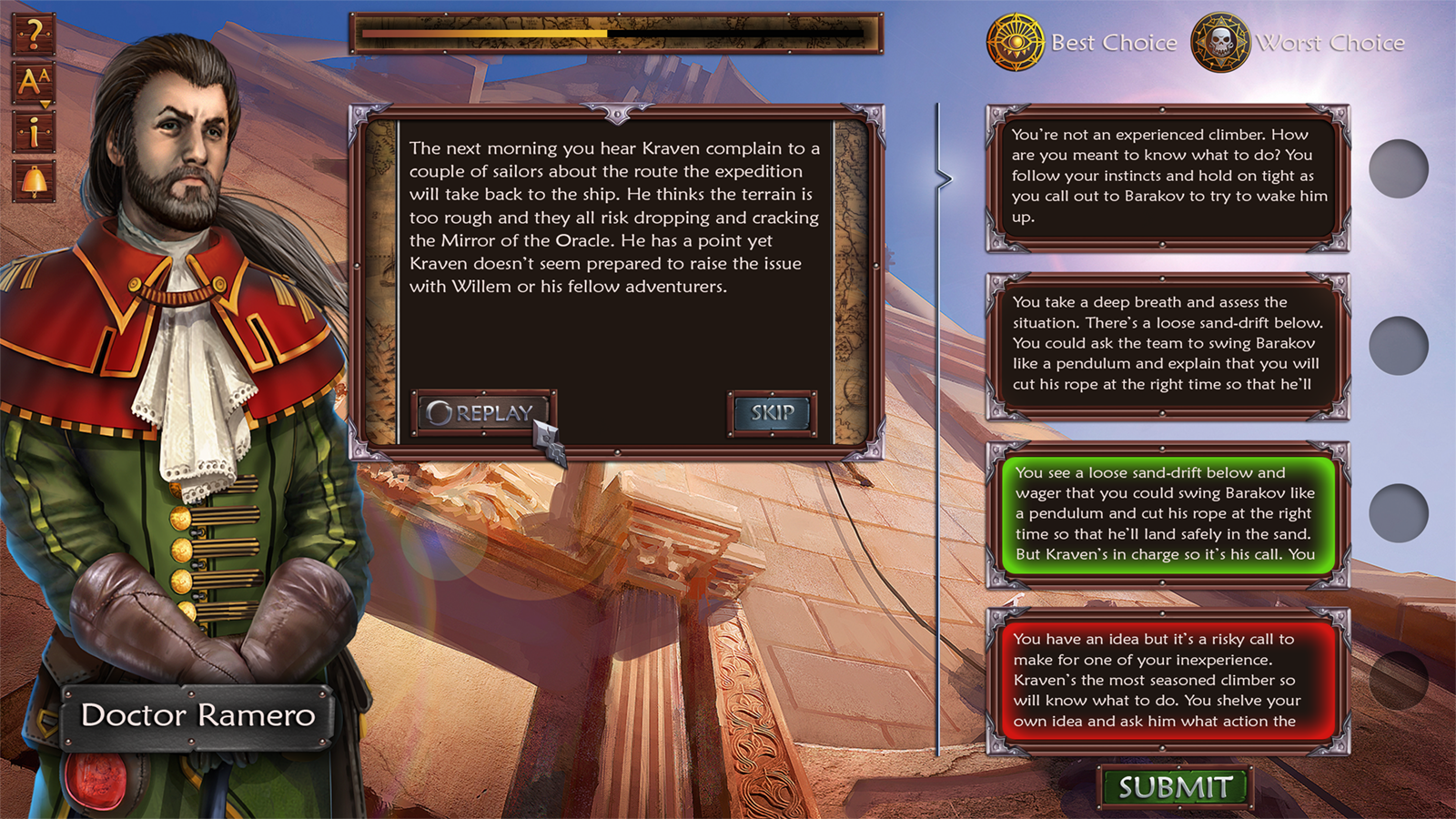The height and width of the screenshot is (819, 1456).
Task: Select the 'not an experienced climber' answer
Action: click(1168, 177)
